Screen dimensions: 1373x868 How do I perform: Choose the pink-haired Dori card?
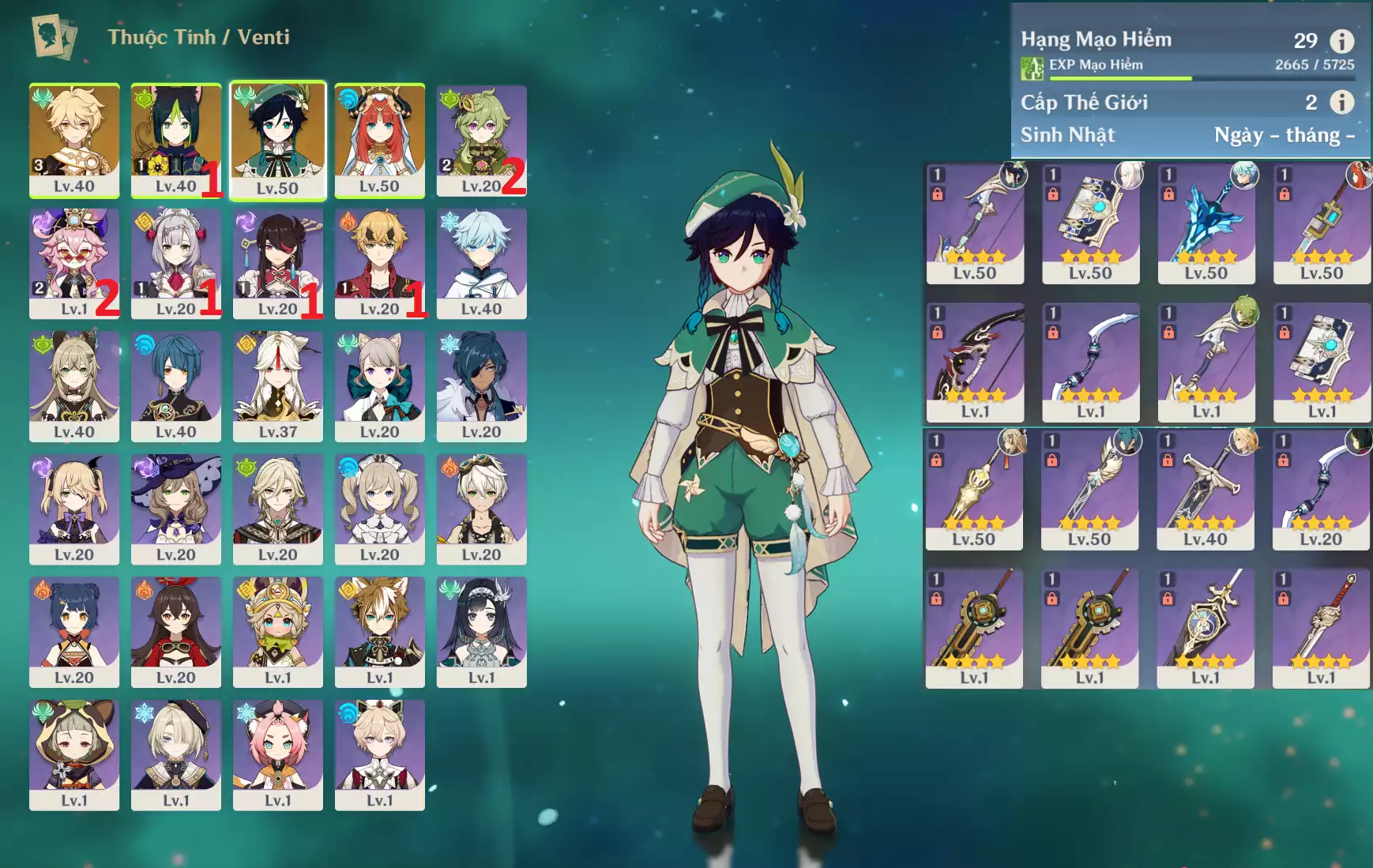pos(74,263)
